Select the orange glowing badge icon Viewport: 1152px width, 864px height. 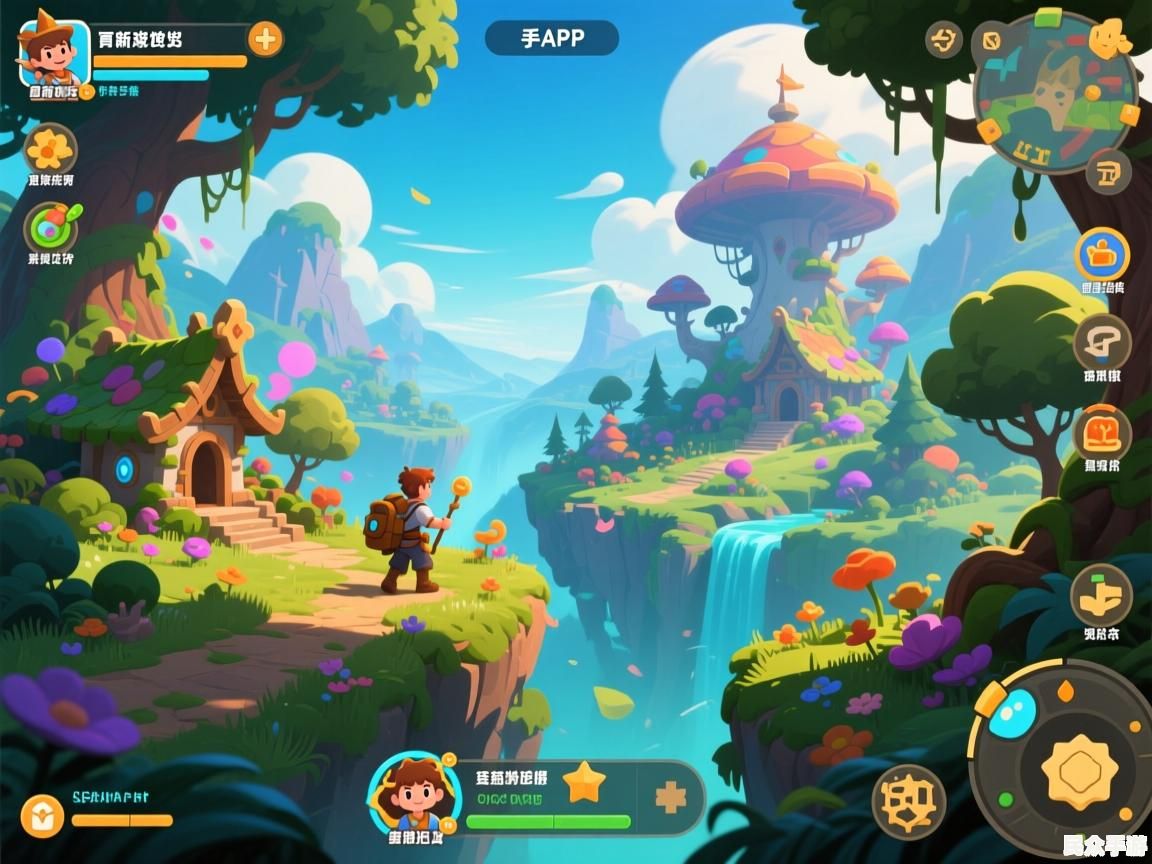[x=1102, y=435]
